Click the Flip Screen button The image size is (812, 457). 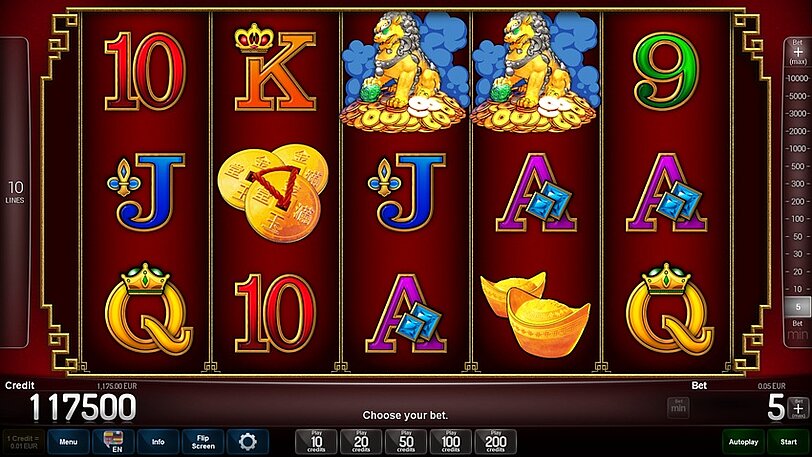point(203,441)
